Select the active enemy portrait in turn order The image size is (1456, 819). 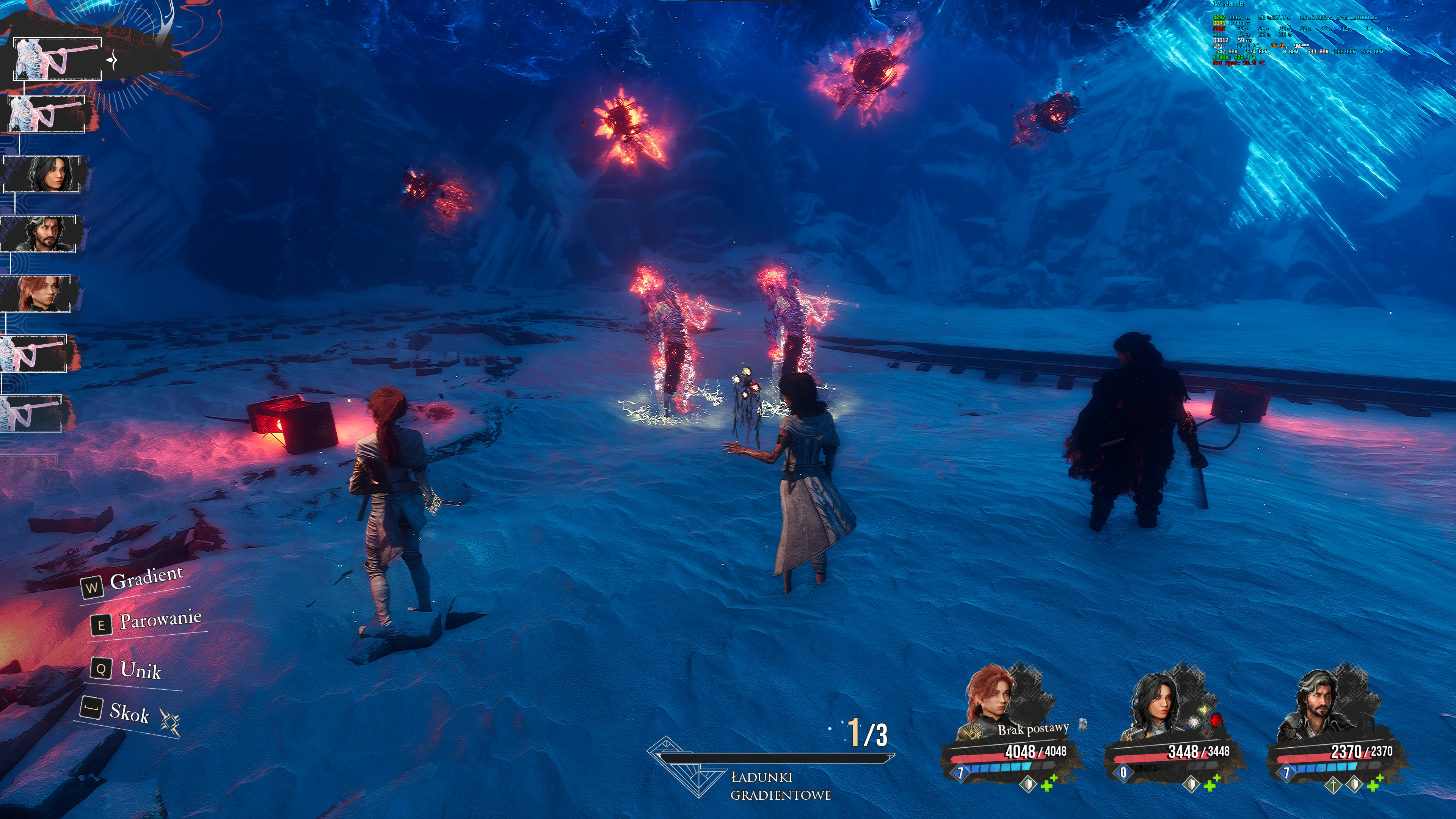point(57,59)
